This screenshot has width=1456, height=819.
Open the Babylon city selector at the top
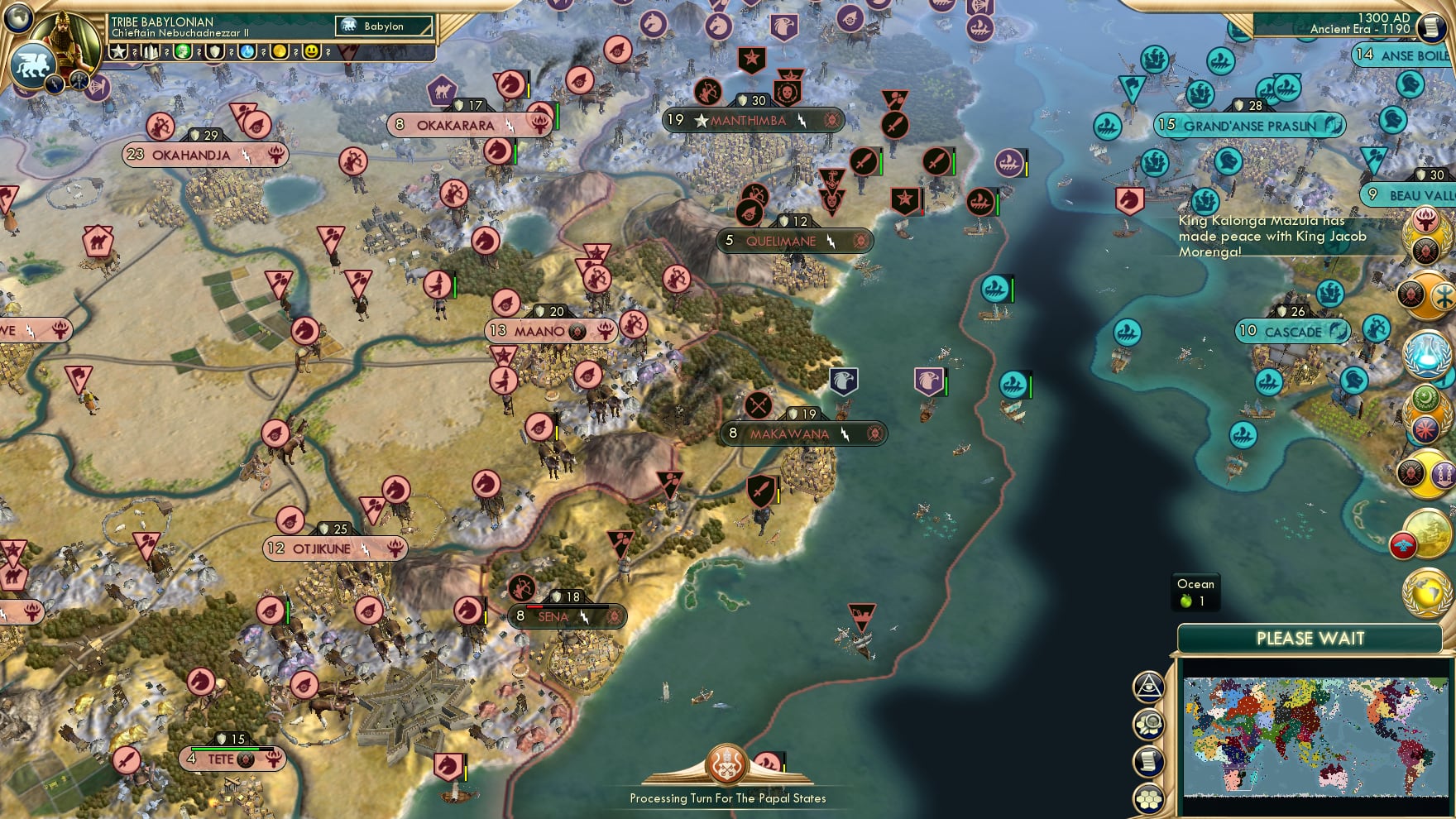[385, 26]
